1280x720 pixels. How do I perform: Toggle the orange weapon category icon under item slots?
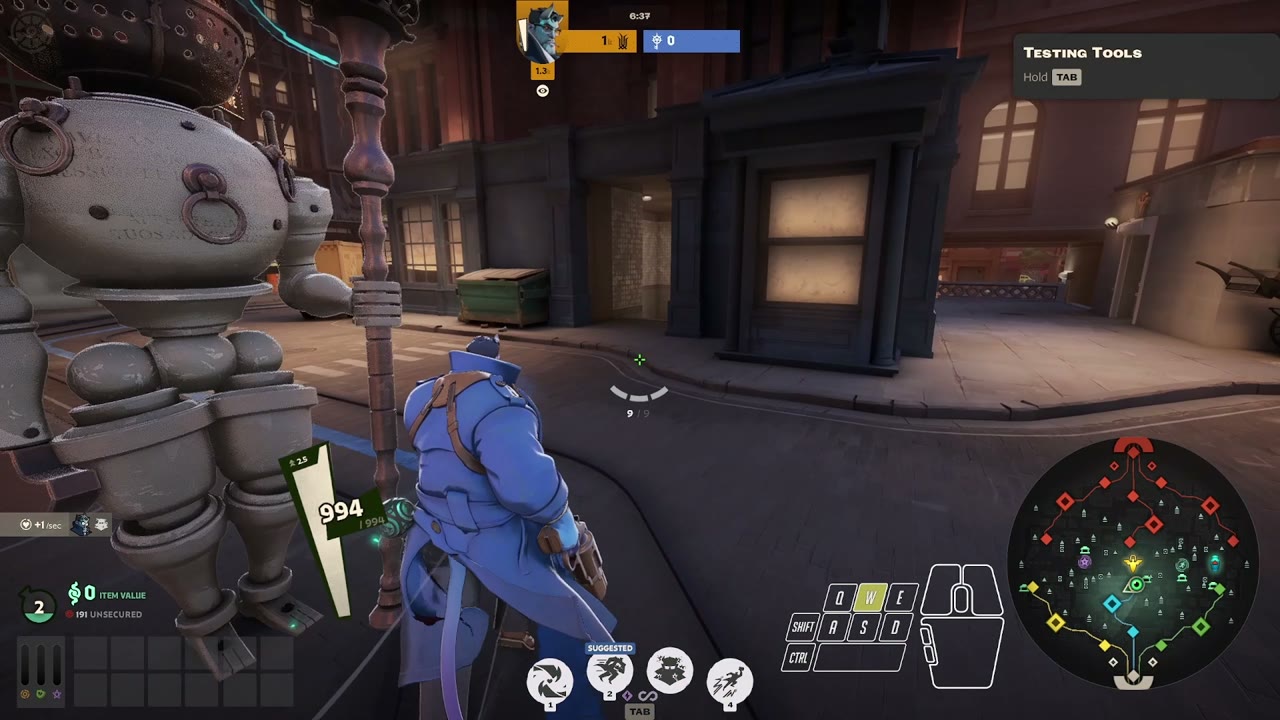pos(25,694)
